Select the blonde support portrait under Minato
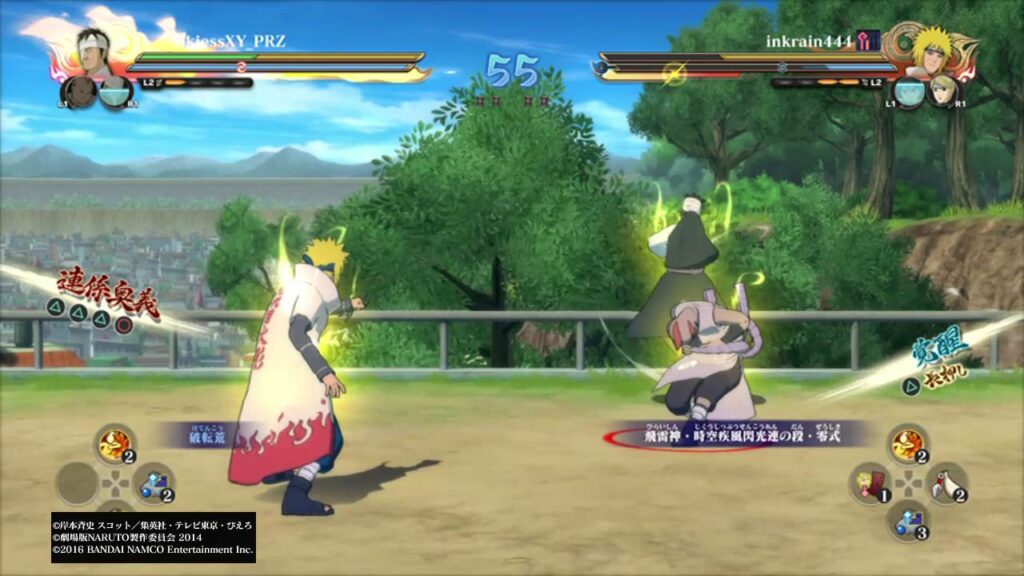 pos(943,91)
